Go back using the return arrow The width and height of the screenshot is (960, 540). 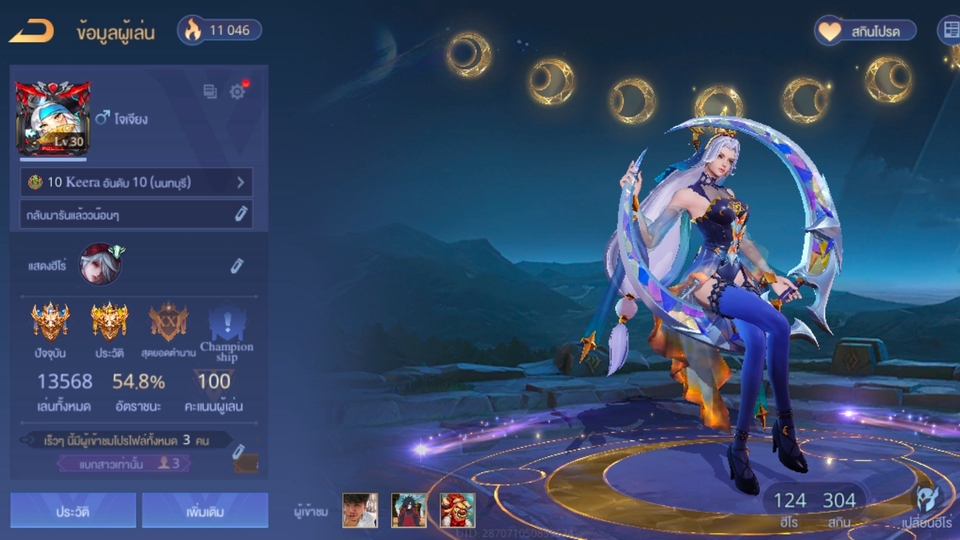31,31
